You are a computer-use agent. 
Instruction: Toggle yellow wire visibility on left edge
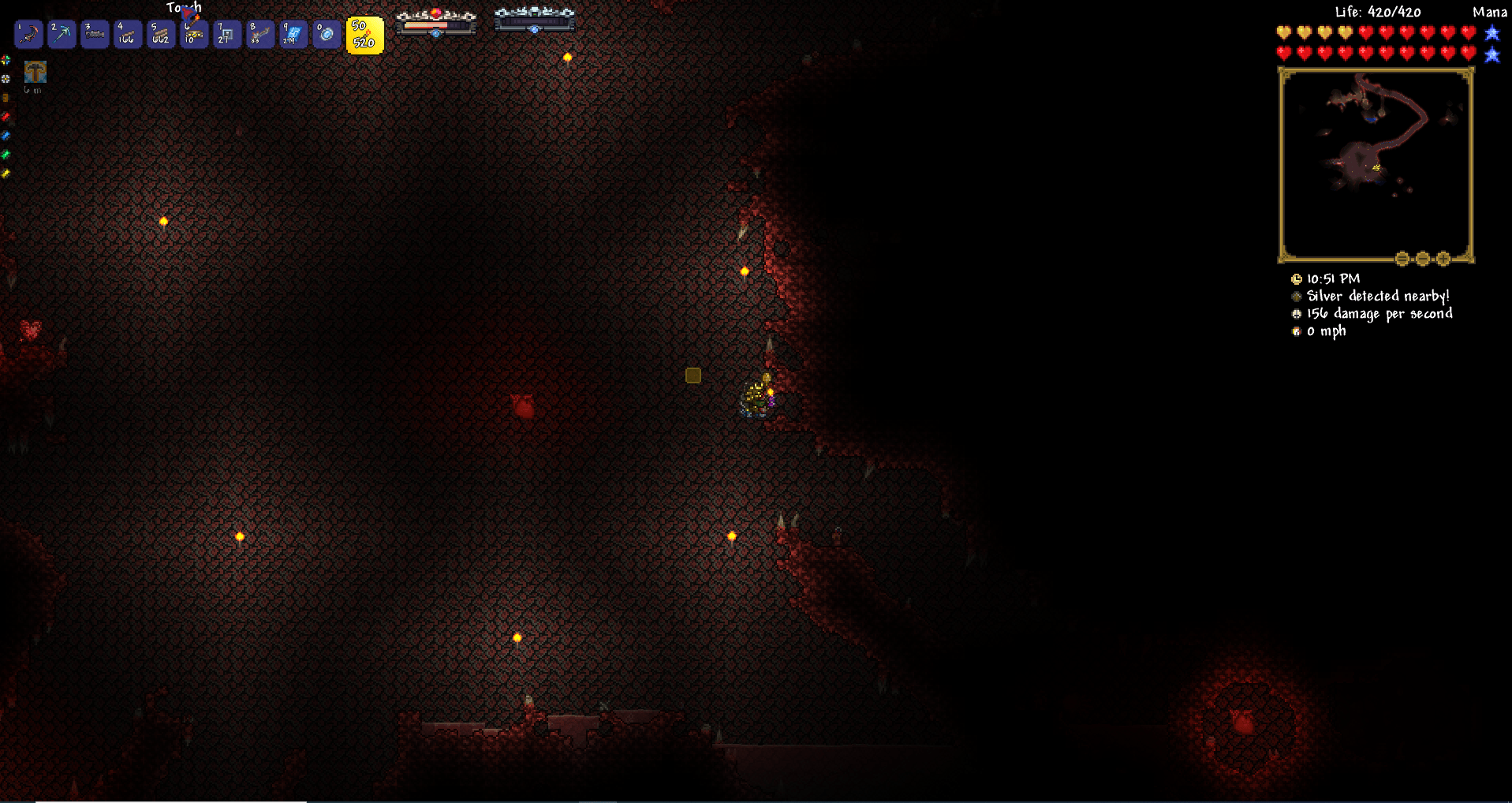pyautogui.click(x=6, y=173)
